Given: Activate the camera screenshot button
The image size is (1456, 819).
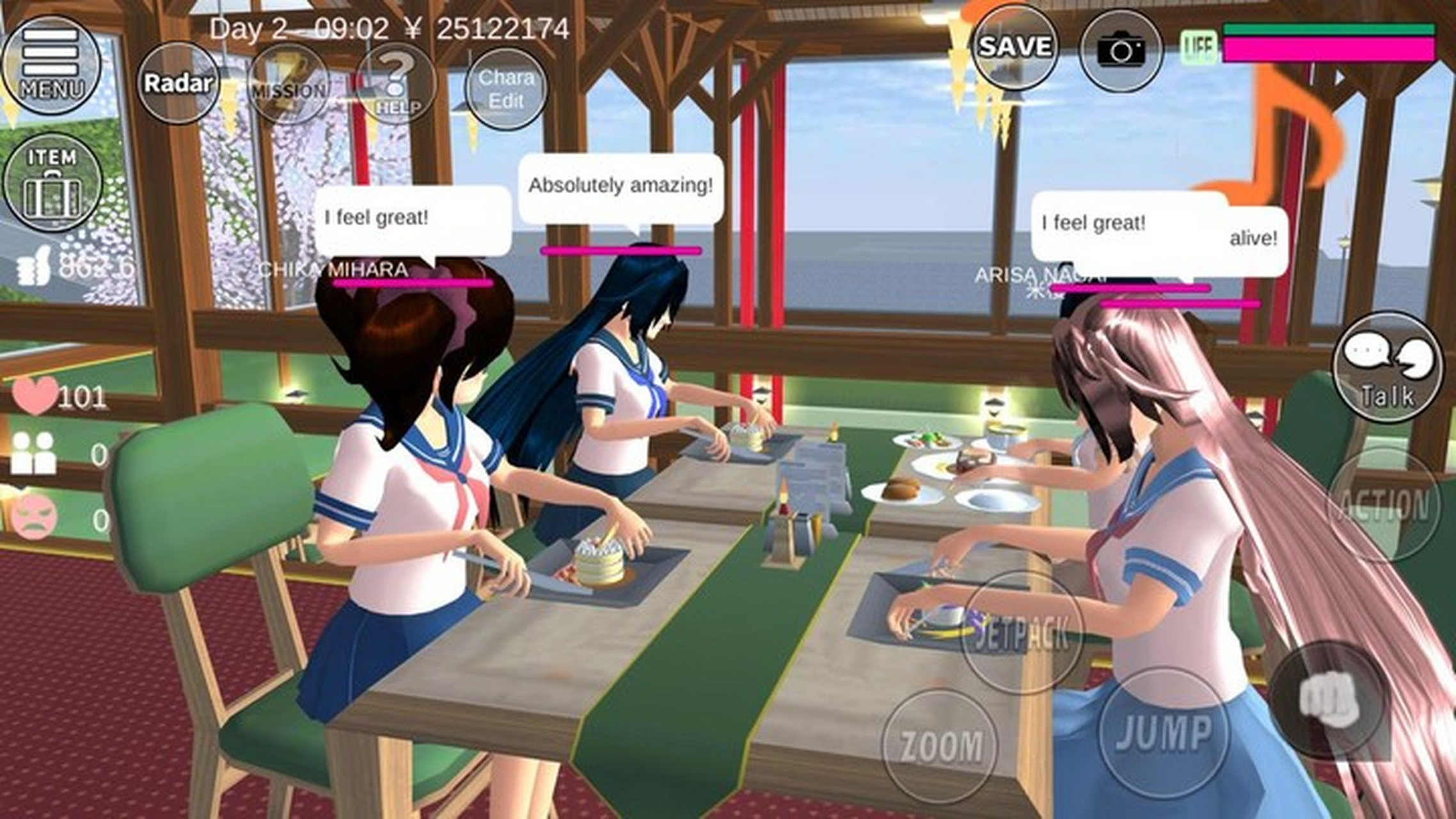Looking at the screenshot, I should 1121,50.
